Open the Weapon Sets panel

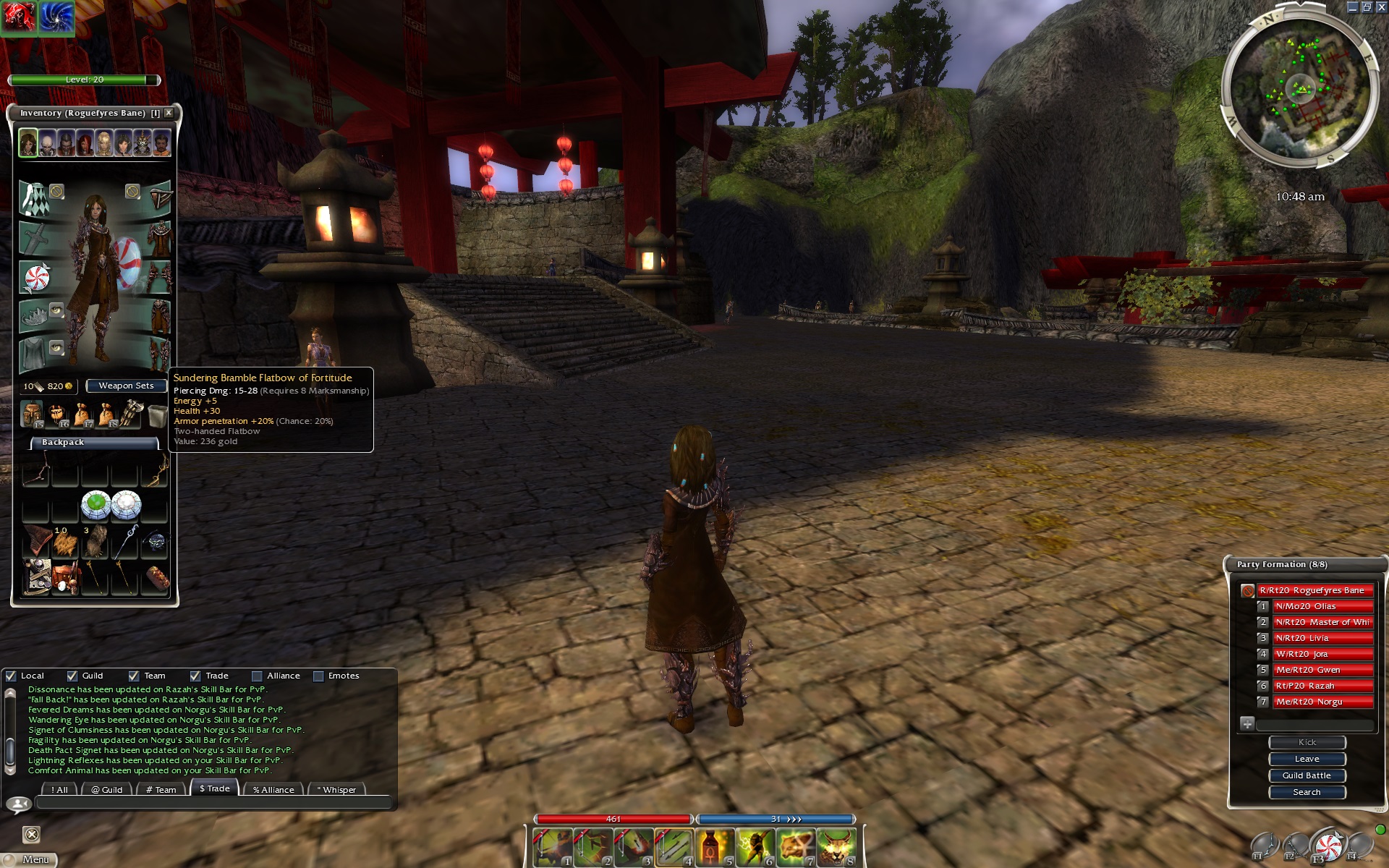pos(126,386)
